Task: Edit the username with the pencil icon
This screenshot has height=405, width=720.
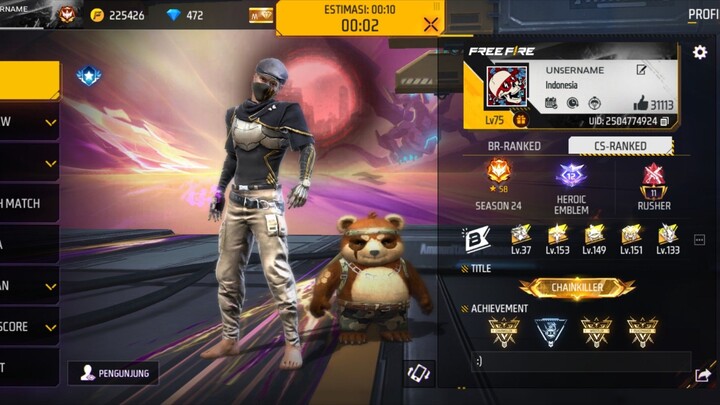Action: click(x=641, y=71)
